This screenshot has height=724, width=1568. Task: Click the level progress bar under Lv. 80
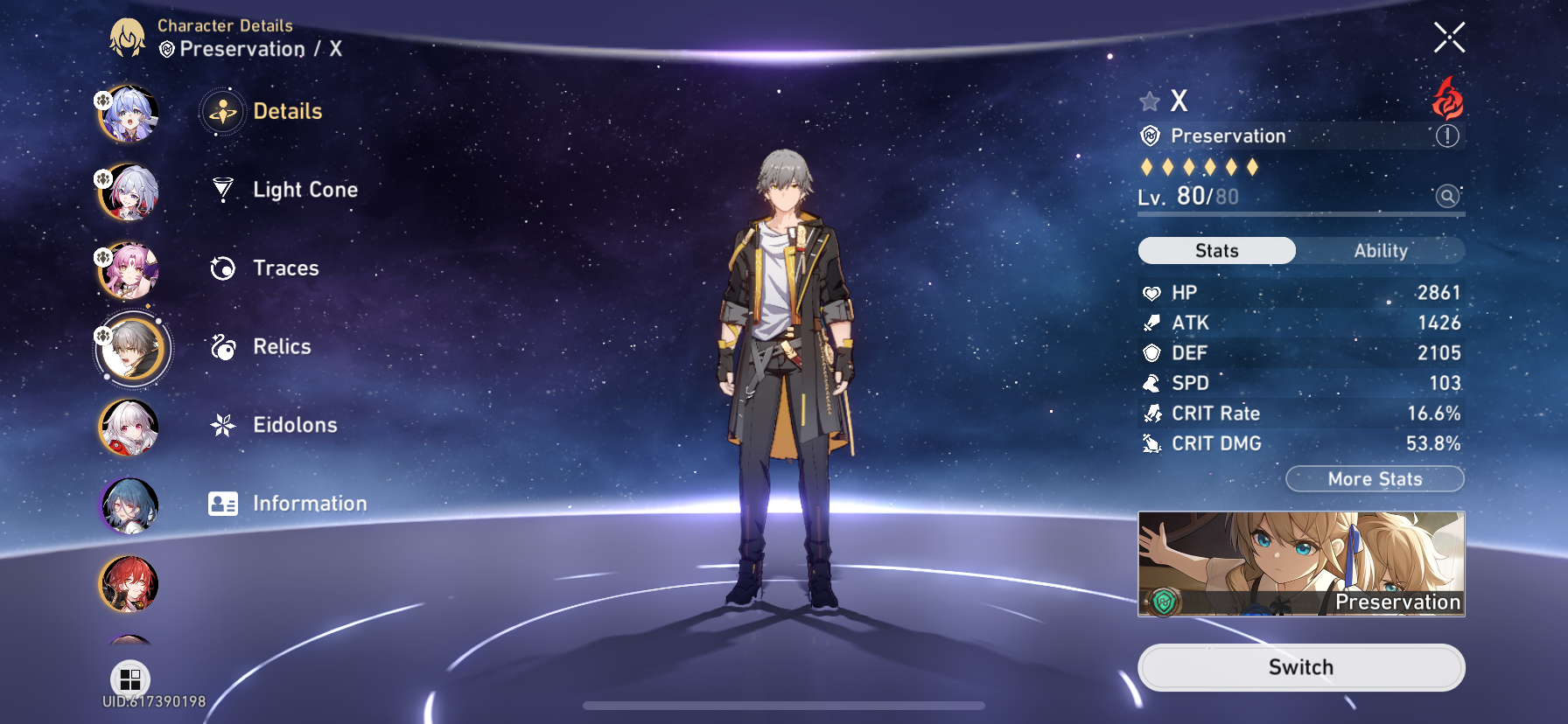[1299, 214]
